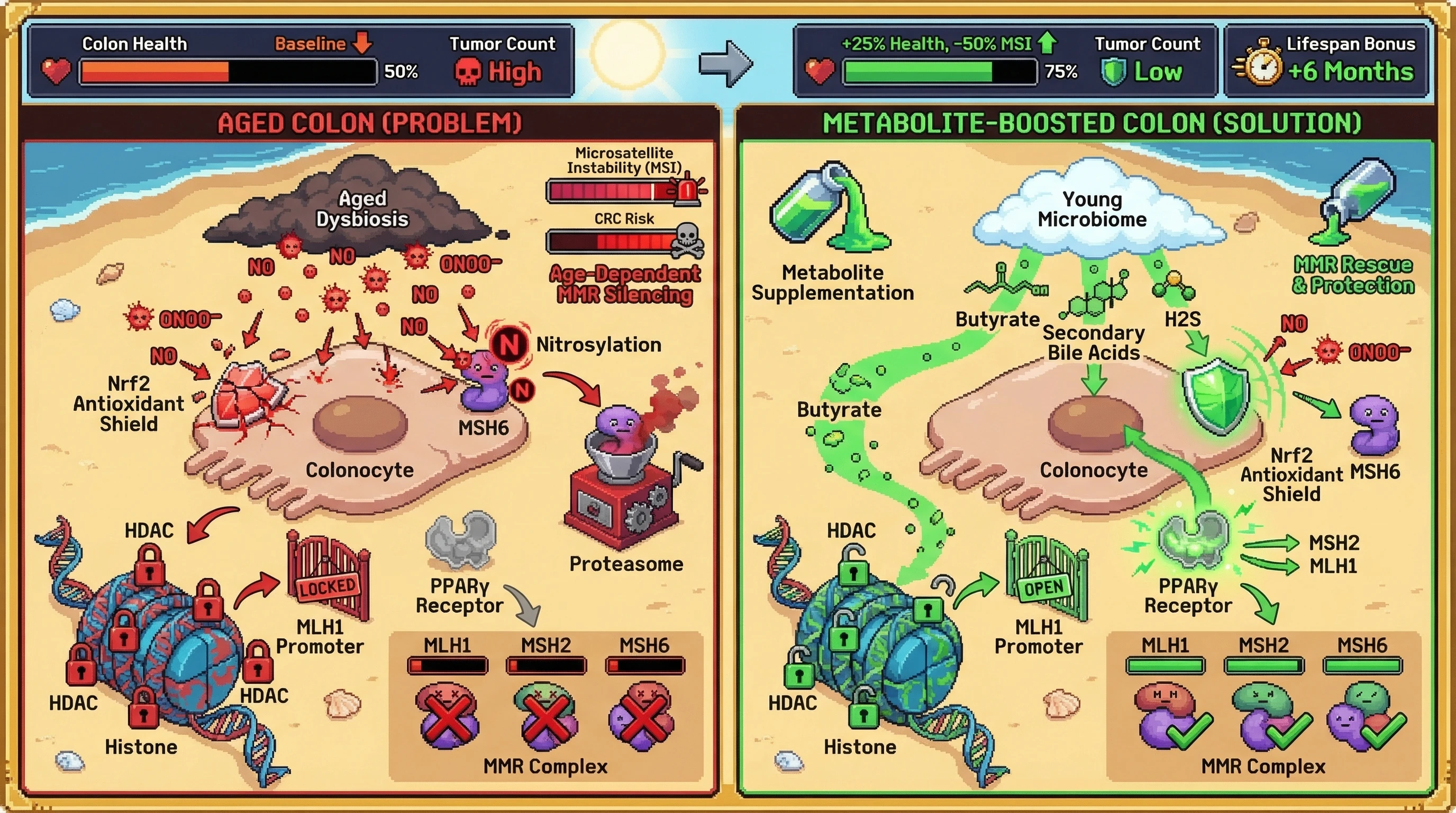Choose the crossed-out MSH2 MMR Complex slot

(x=545, y=716)
